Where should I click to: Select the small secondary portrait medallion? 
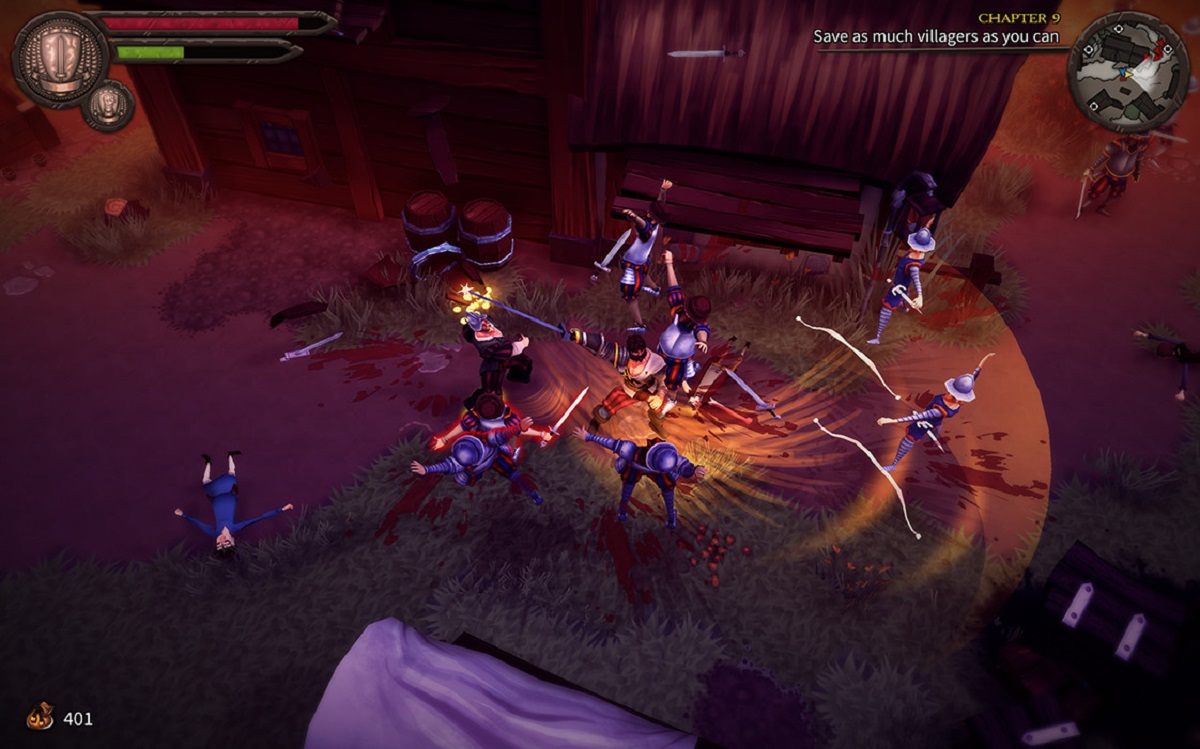[108, 105]
